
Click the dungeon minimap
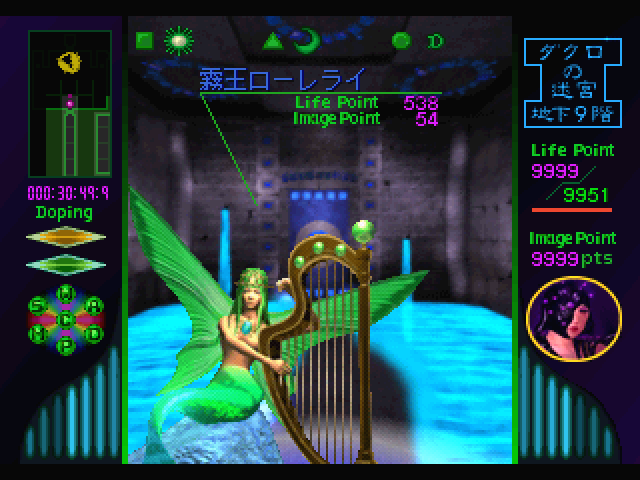69,102
